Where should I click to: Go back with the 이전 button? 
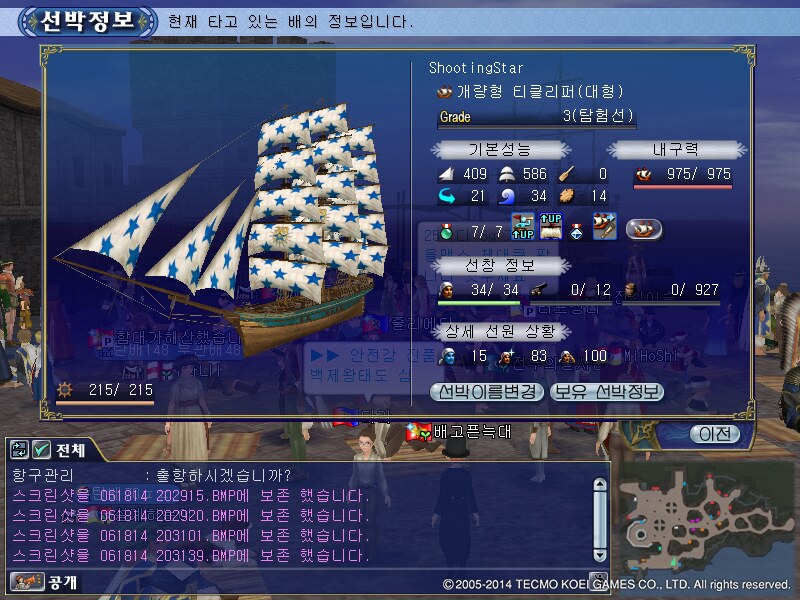(x=714, y=434)
